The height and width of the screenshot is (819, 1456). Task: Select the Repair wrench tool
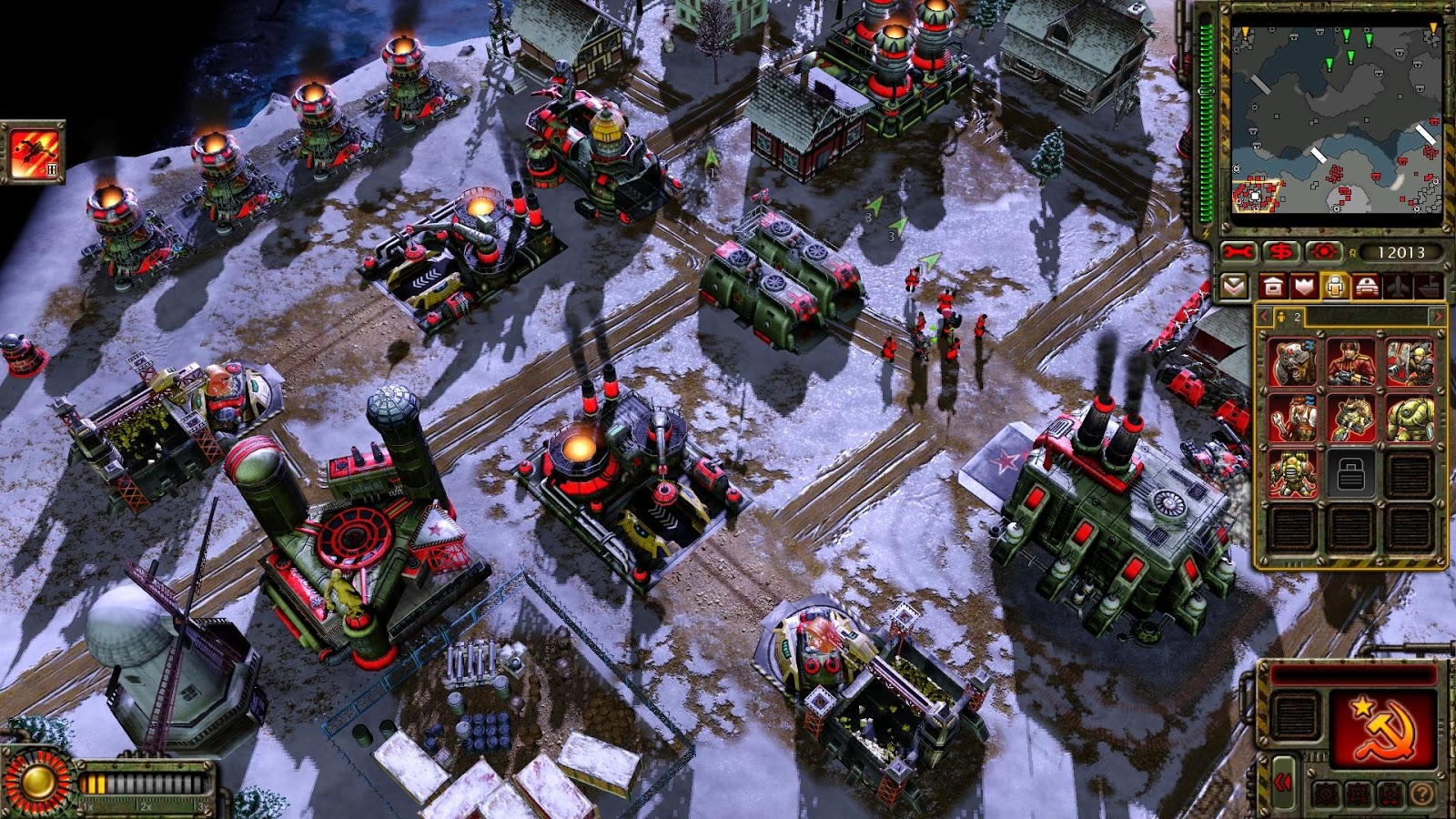[x=1238, y=251]
